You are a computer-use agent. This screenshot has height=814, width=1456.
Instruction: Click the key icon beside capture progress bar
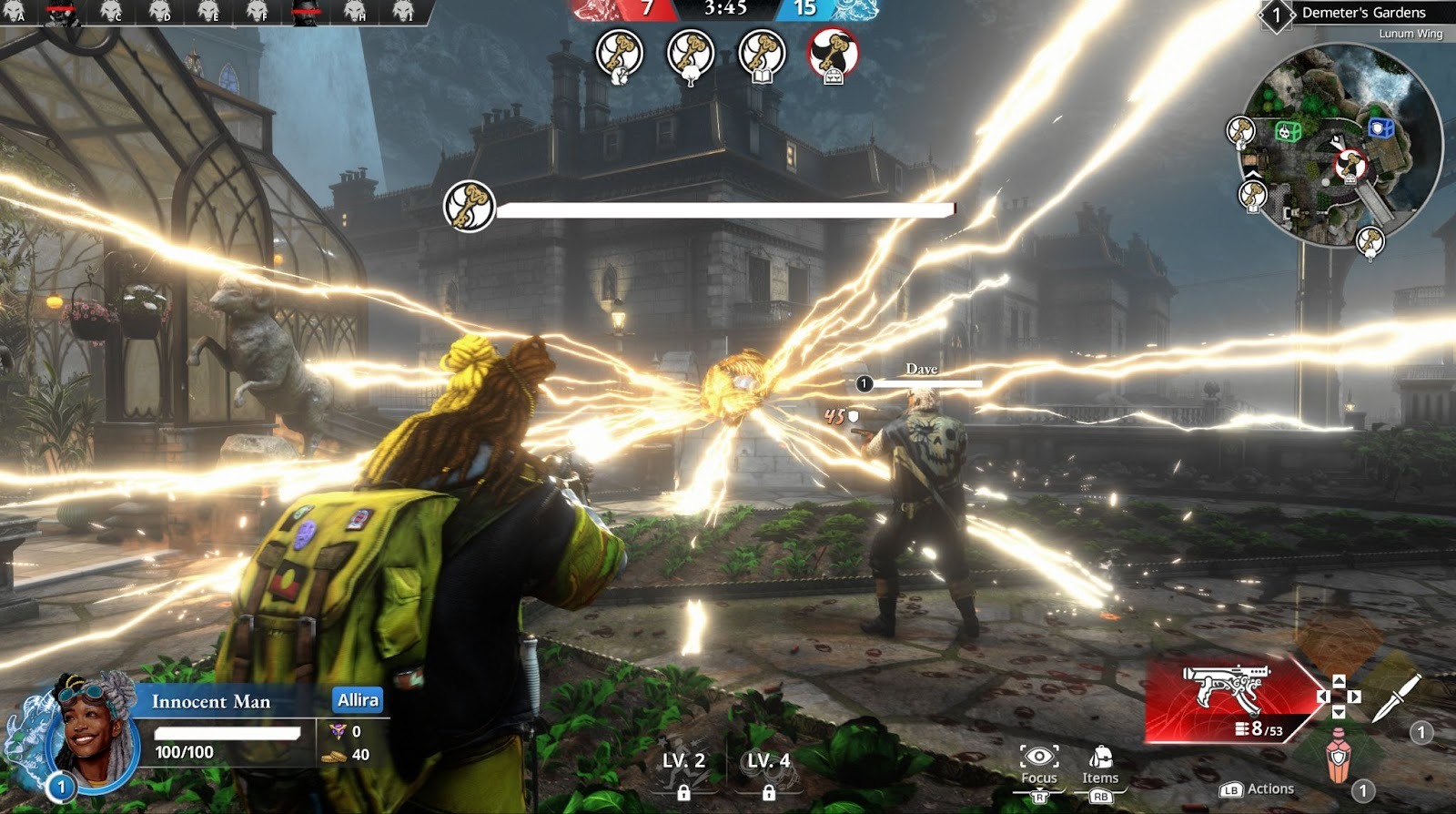pyautogui.click(x=469, y=206)
